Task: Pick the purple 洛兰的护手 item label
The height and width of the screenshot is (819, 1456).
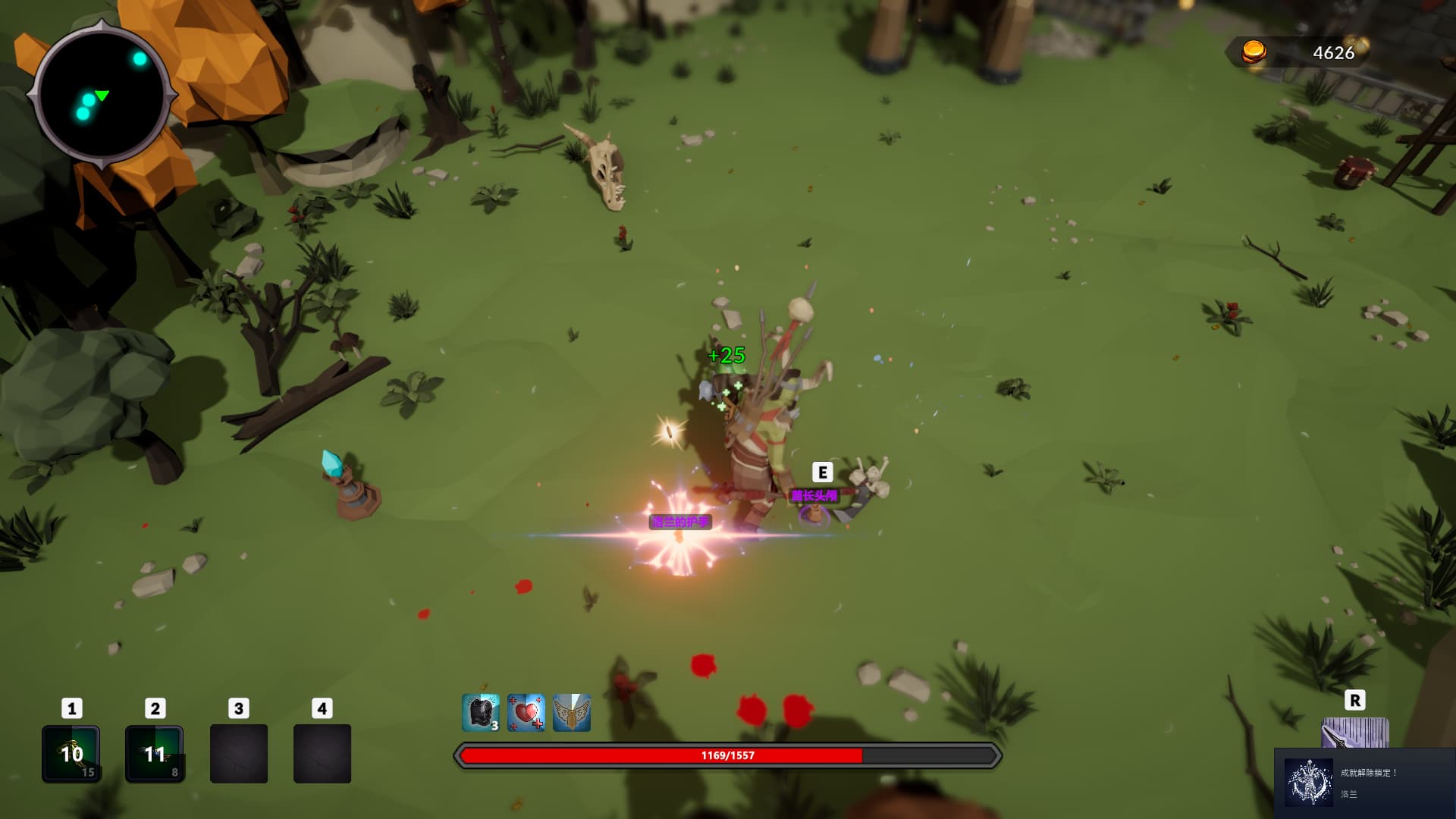Action: coord(680,522)
